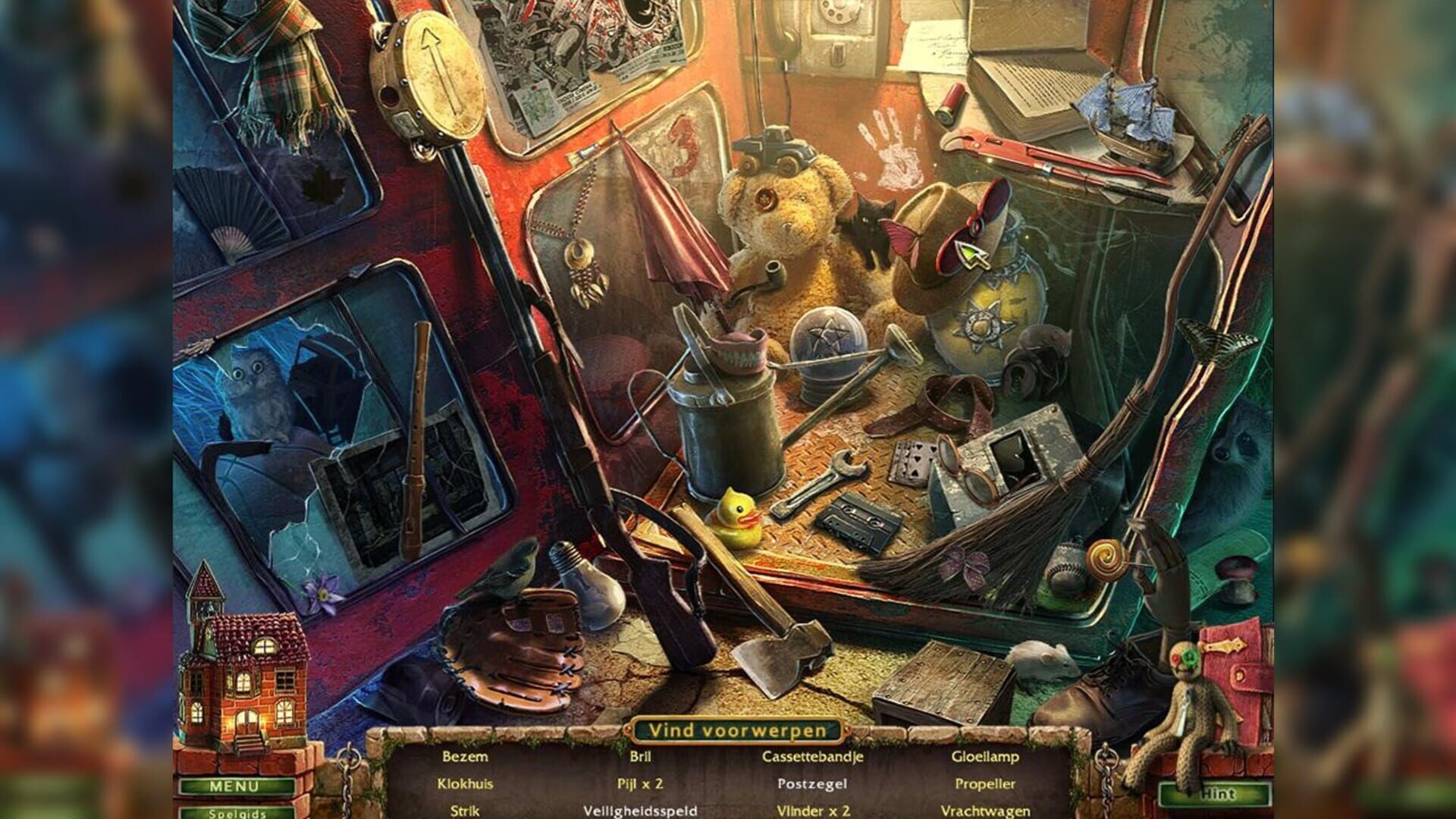Select the red umbrella

673,227
